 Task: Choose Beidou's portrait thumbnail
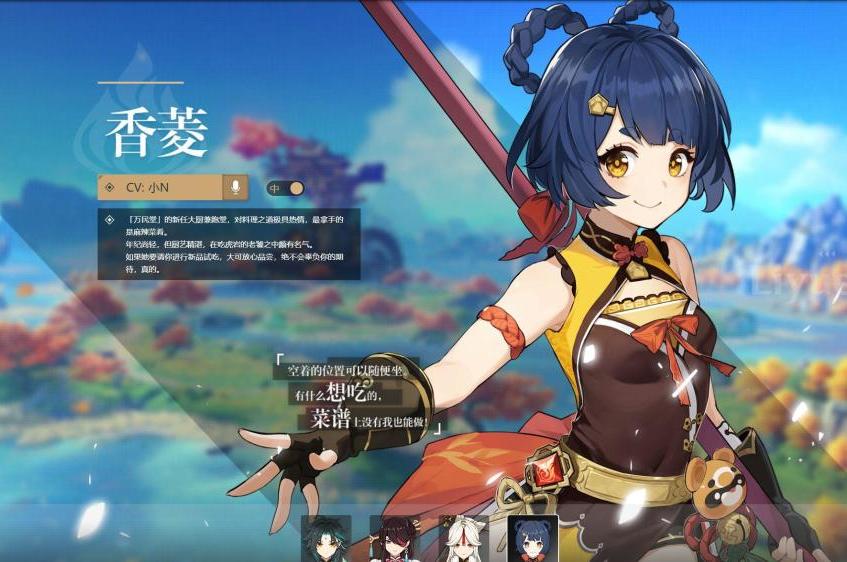pyautogui.click(x=394, y=539)
